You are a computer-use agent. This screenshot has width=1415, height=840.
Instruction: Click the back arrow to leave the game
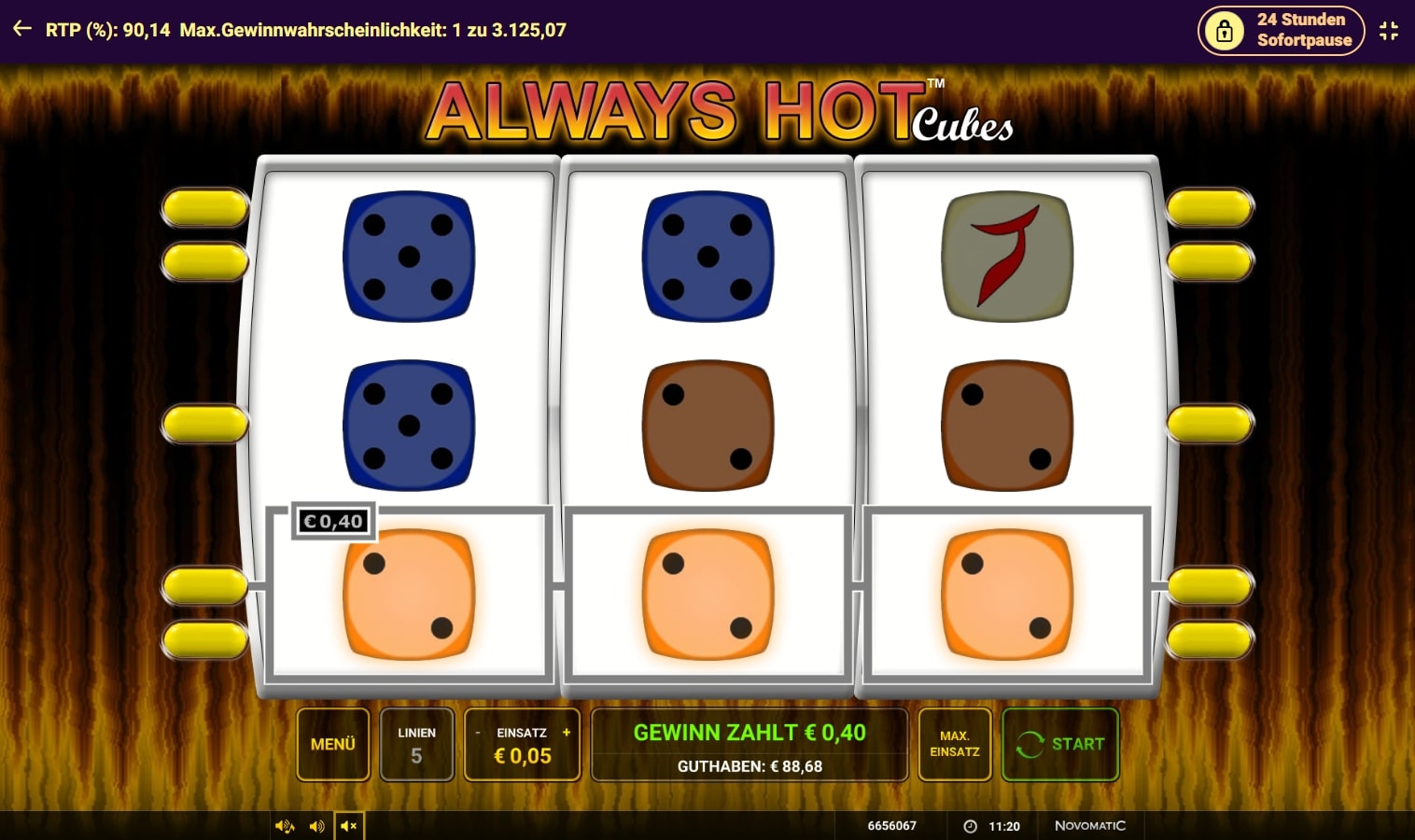click(x=21, y=29)
